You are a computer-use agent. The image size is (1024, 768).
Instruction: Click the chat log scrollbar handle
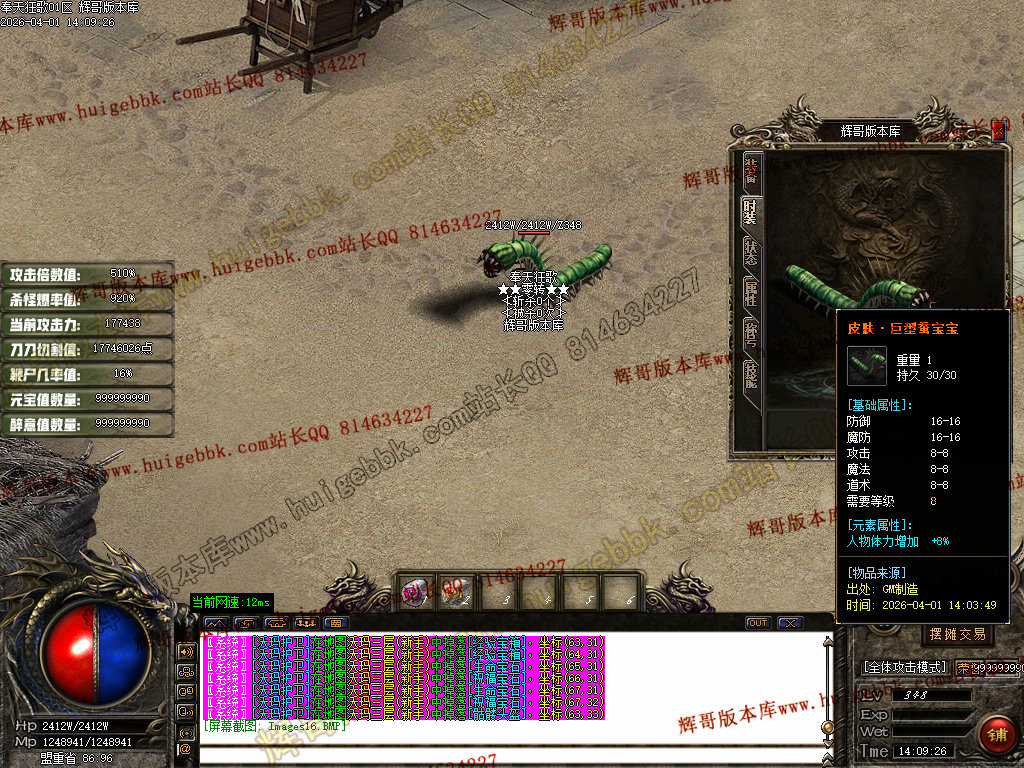[x=827, y=727]
